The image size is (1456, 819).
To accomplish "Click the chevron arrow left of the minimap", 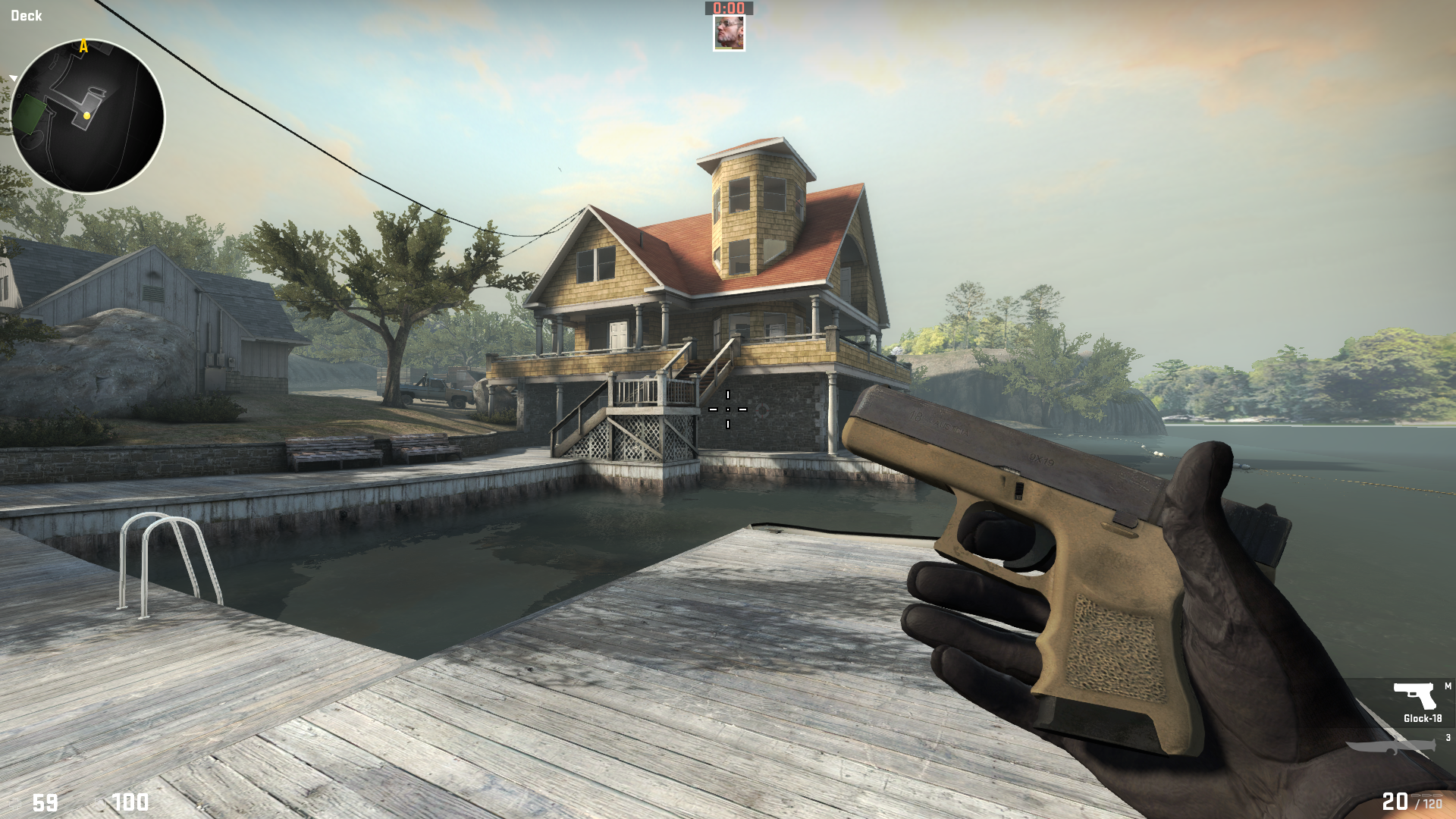I will (12, 77).
